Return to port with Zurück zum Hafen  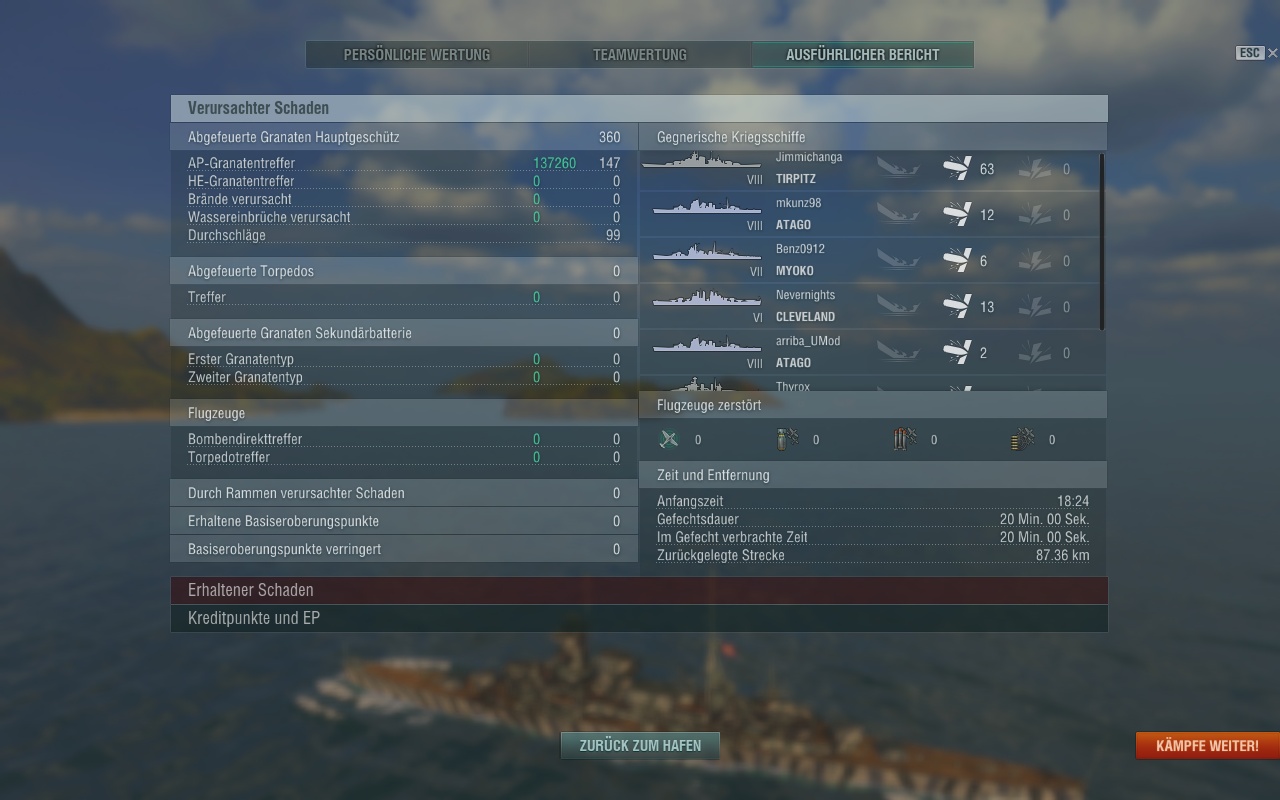(640, 745)
